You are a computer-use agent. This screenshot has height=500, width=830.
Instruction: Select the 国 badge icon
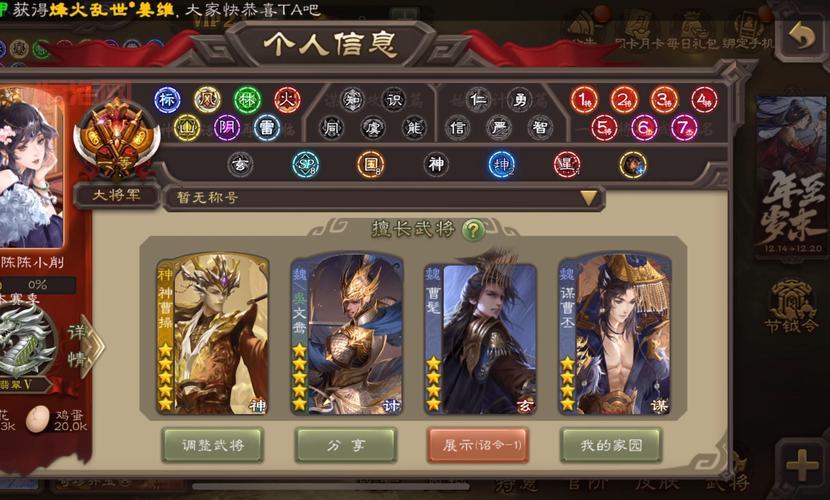point(371,164)
